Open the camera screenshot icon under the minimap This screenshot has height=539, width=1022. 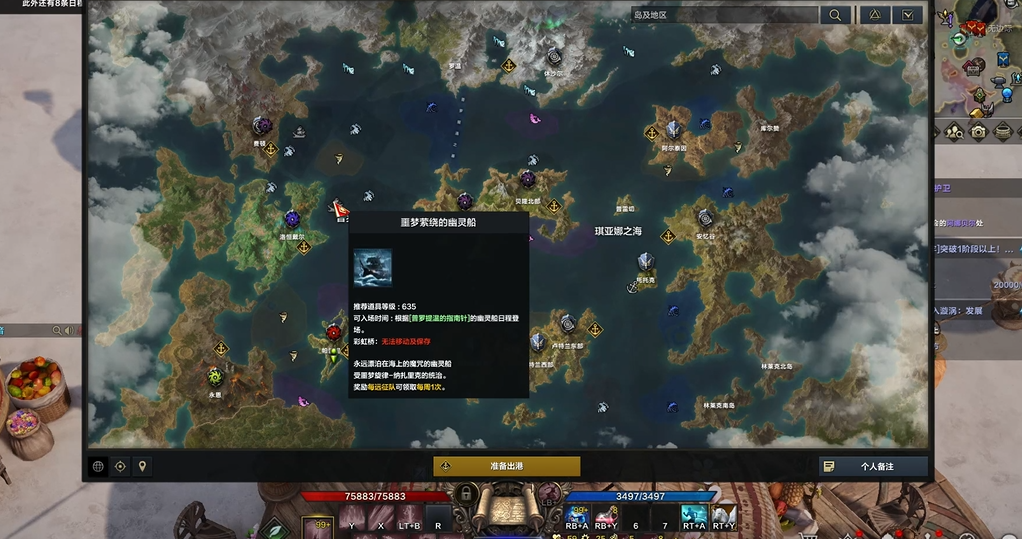point(977,131)
